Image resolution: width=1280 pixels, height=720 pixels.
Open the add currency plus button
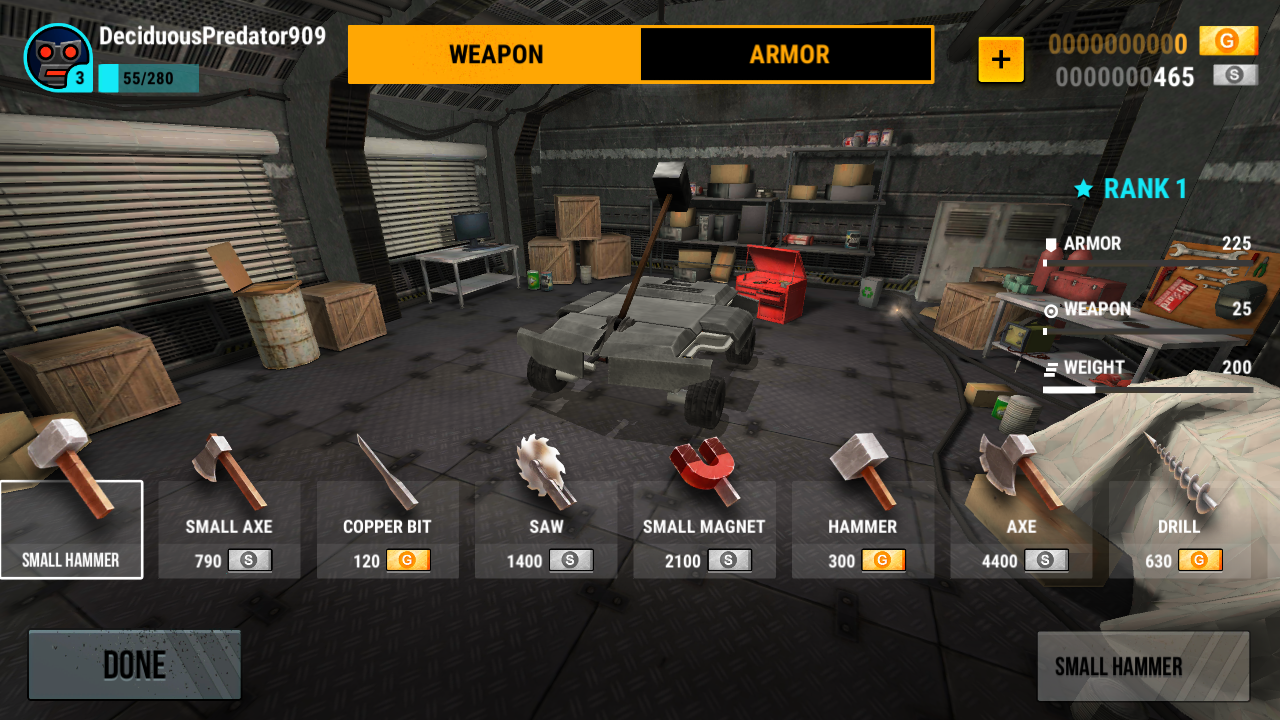(x=1001, y=60)
